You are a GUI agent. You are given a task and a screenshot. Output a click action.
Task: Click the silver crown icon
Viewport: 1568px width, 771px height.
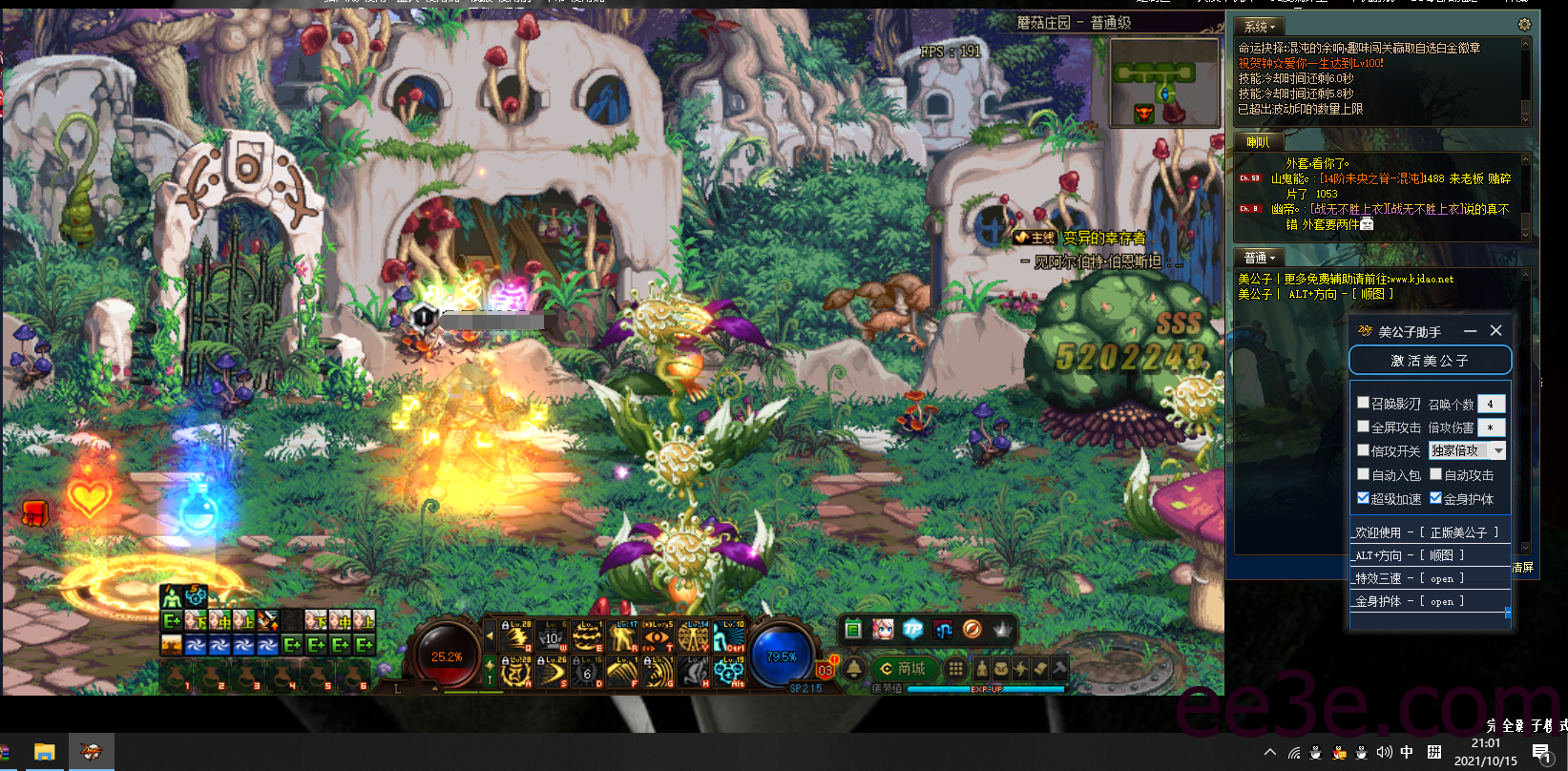(1002, 629)
